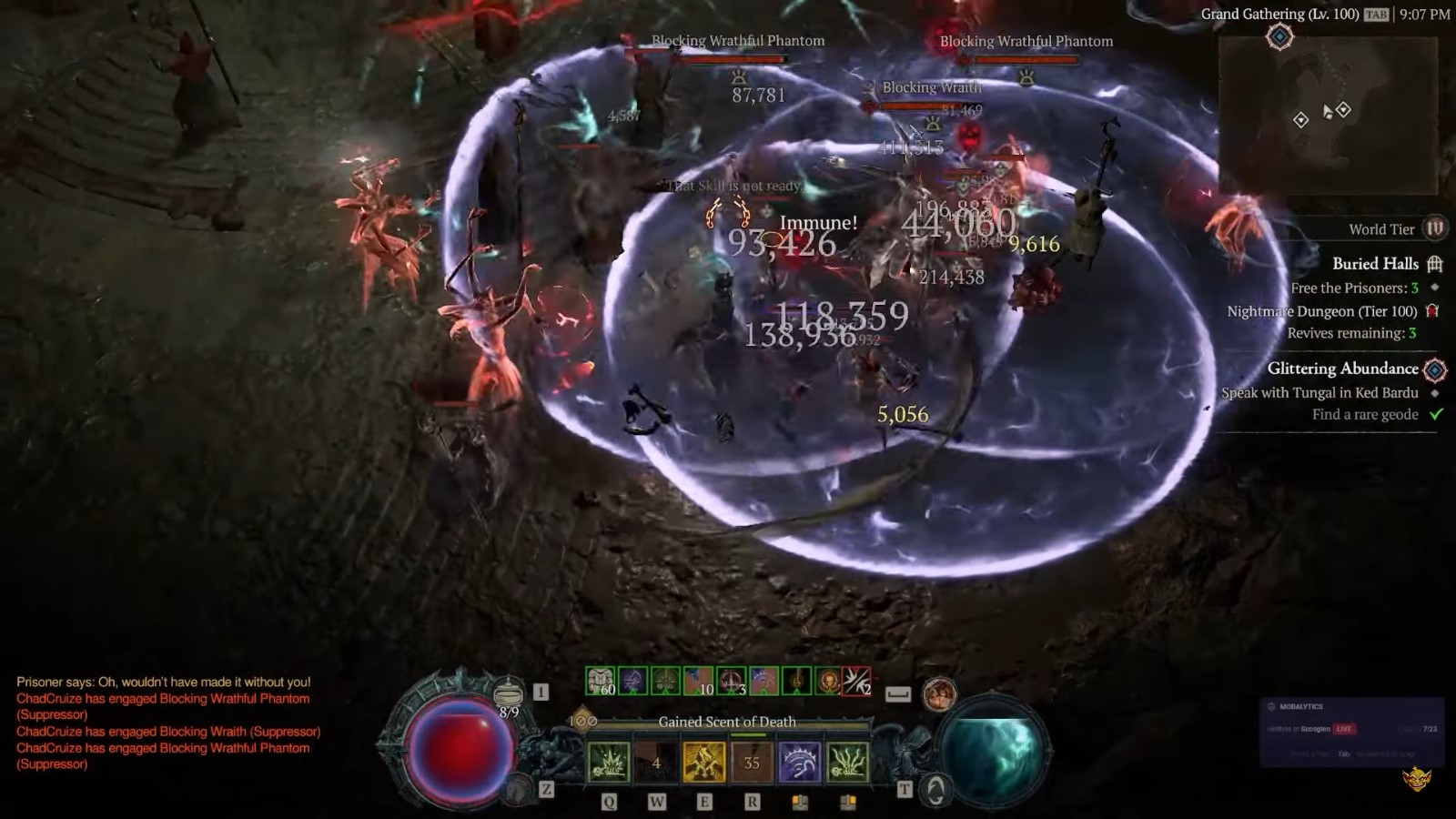Activate the green tendrils skill on the hotbar
Screen dimensions: 1456x819
(848, 763)
